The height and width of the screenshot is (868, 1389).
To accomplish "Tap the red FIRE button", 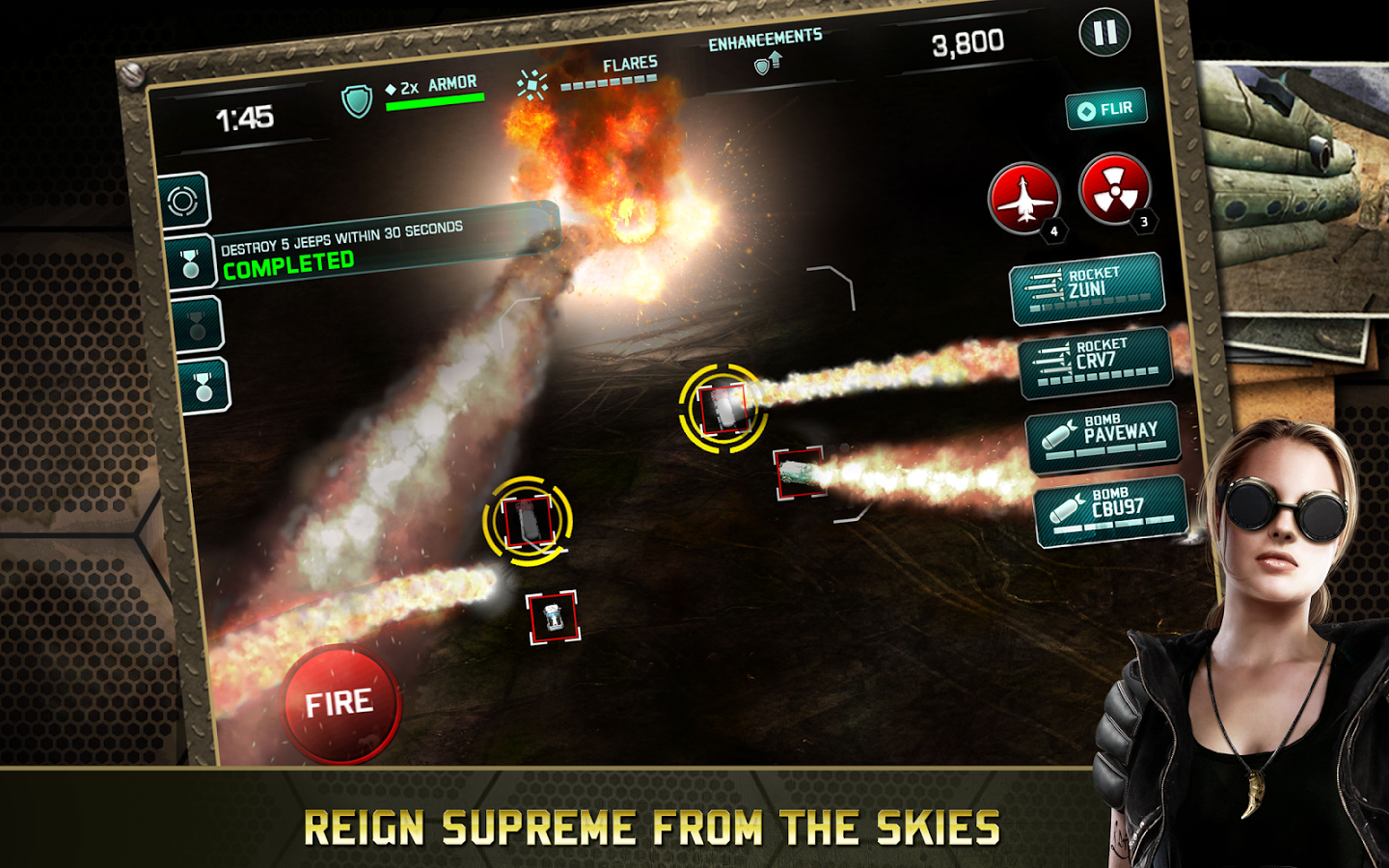I will [340, 703].
